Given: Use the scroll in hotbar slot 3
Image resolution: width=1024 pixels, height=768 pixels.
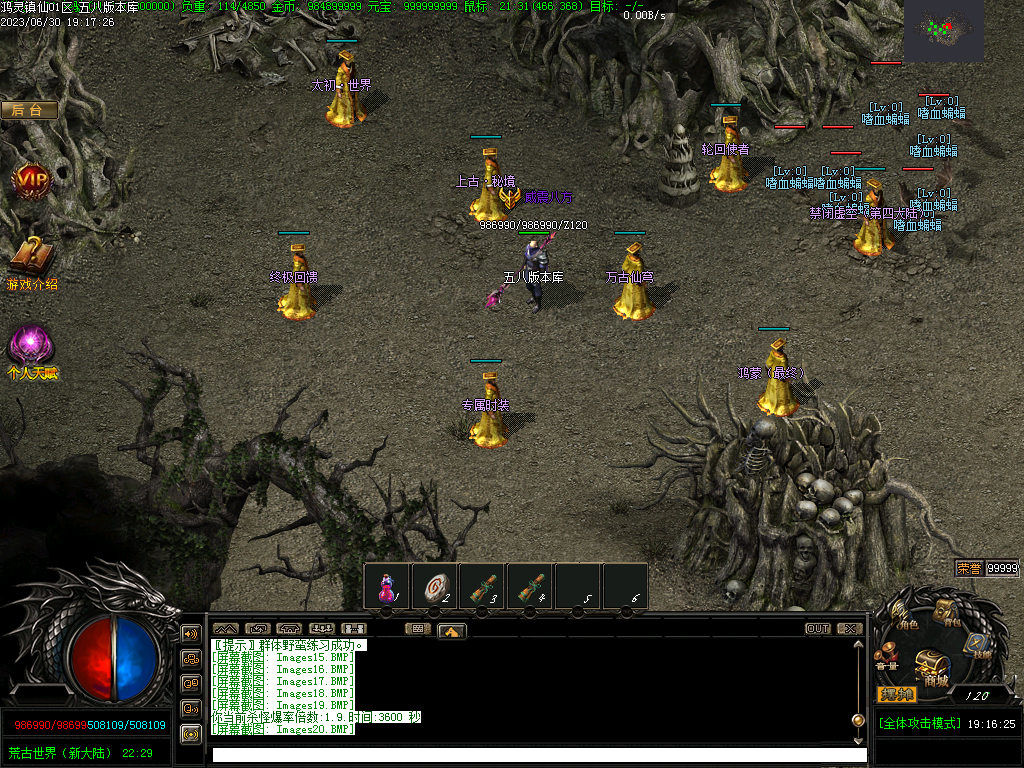Looking at the screenshot, I should (x=483, y=586).
